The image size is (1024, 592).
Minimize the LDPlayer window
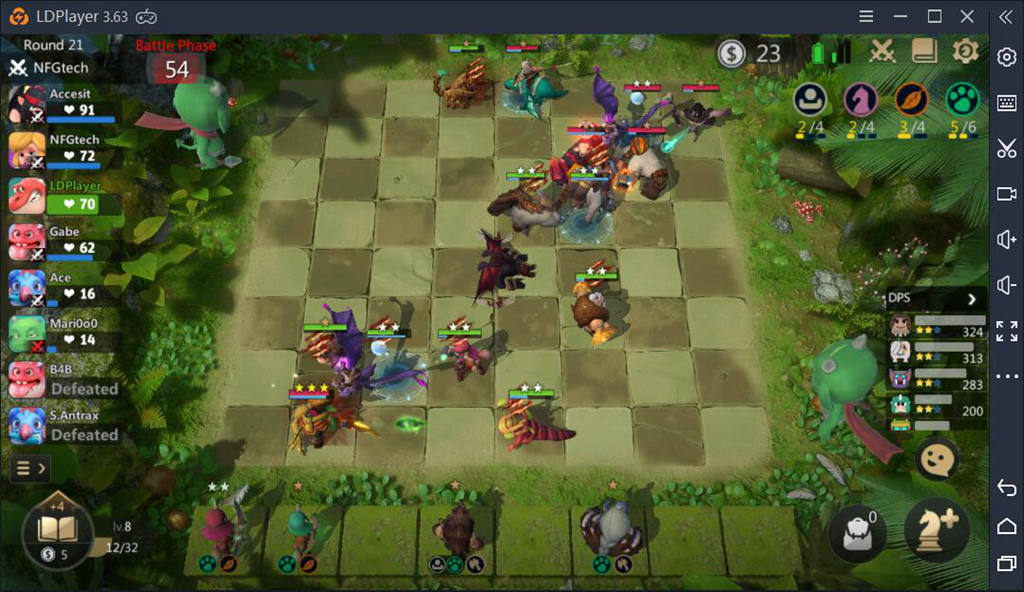point(902,16)
